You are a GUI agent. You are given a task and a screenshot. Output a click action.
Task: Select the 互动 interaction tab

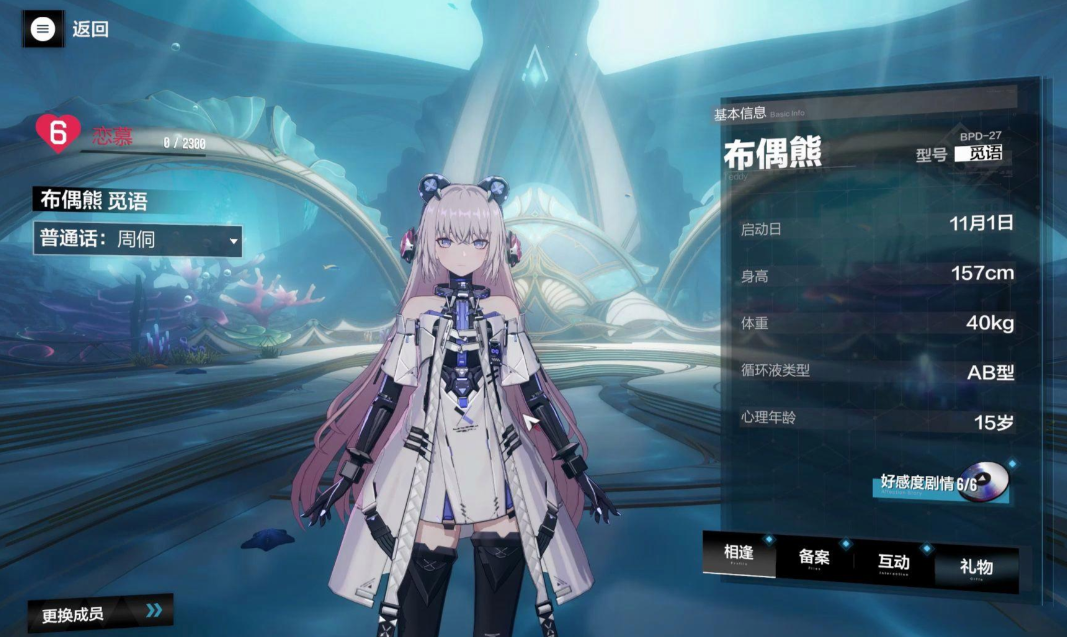(894, 563)
